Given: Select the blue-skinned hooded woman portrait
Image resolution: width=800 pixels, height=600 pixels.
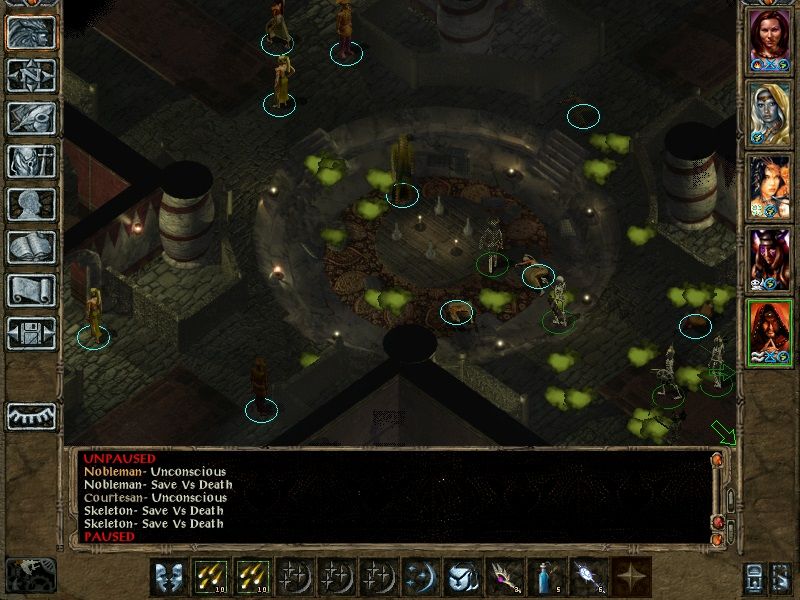Looking at the screenshot, I should 770,113.
